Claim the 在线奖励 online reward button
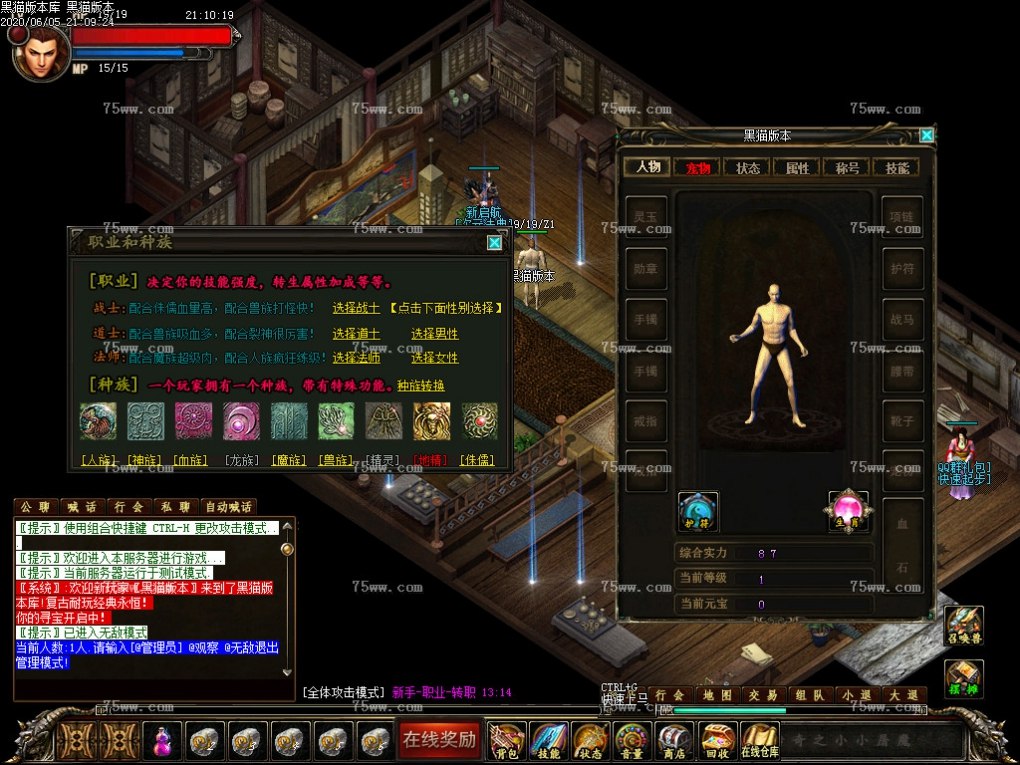 pyautogui.click(x=438, y=740)
